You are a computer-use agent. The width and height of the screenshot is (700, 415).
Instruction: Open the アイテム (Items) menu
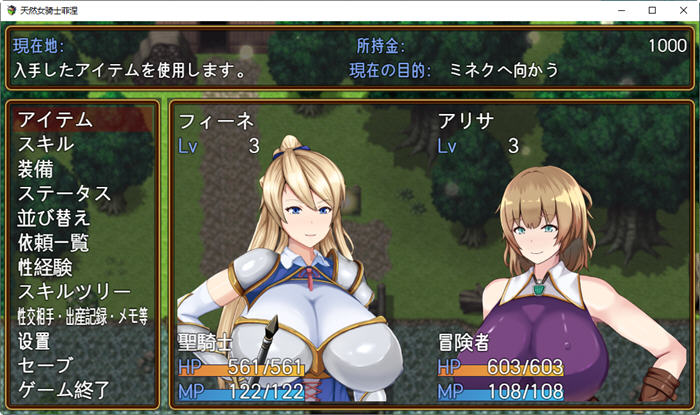[56, 119]
